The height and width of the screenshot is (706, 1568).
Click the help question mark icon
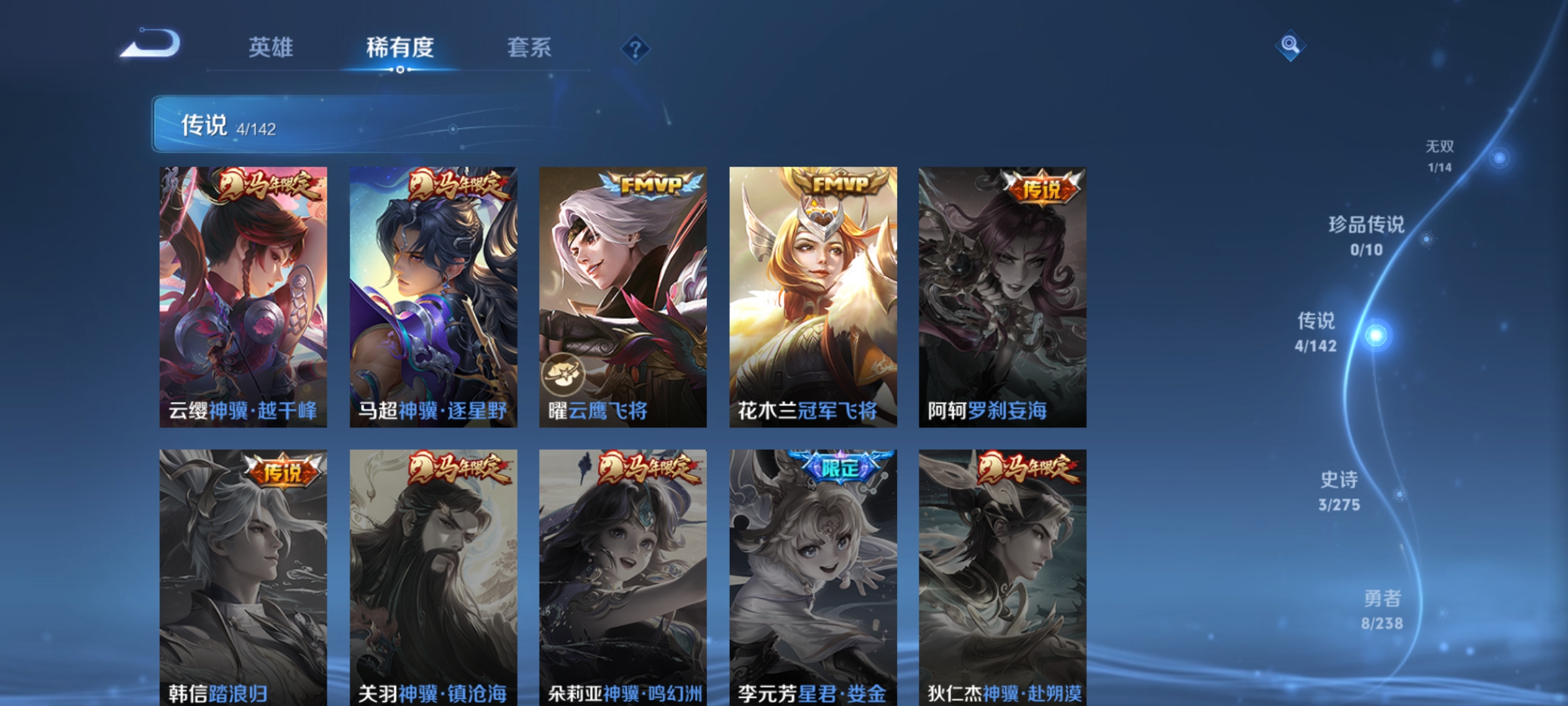[636, 48]
